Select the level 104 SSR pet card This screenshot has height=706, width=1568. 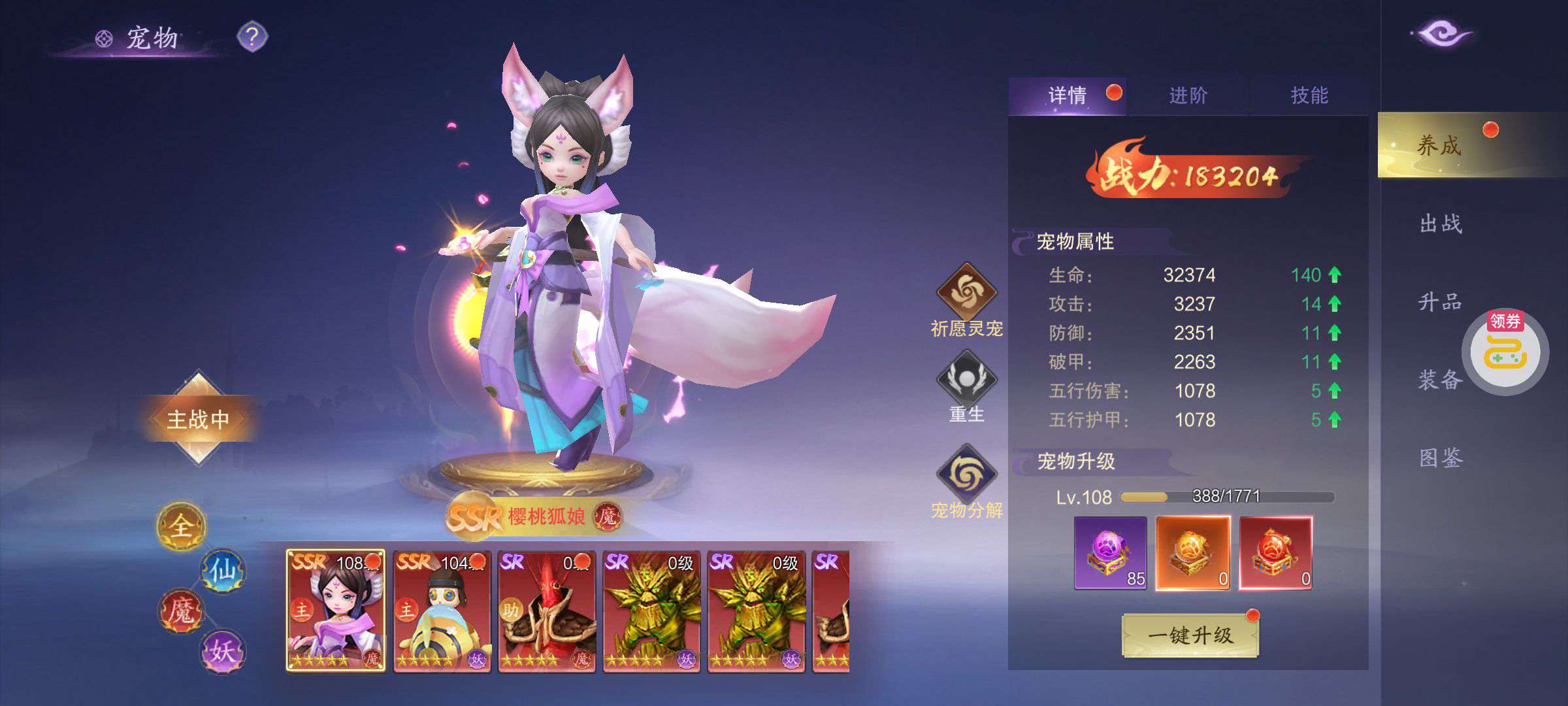tap(442, 611)
